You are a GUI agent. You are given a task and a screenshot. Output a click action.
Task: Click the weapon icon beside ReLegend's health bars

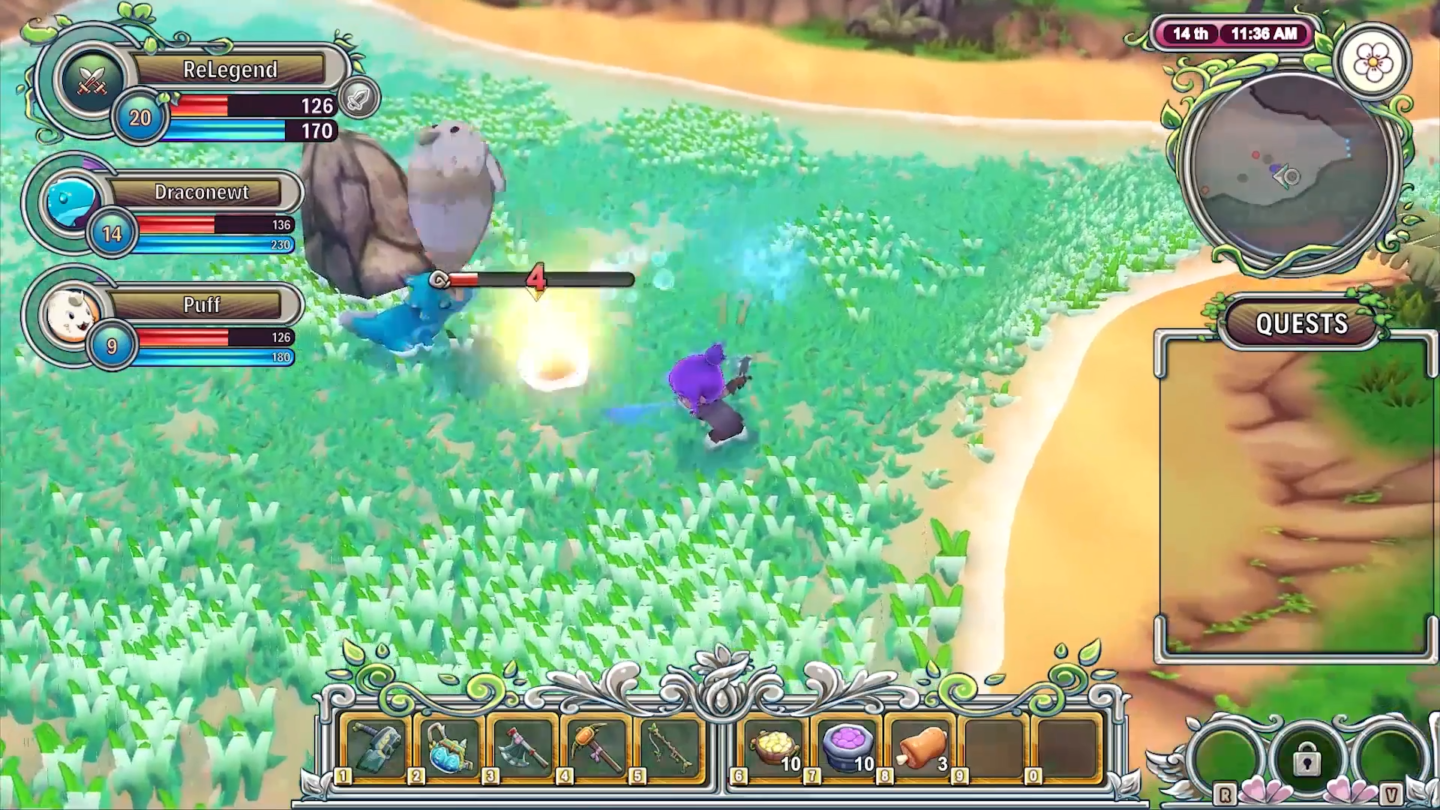click(363, 98)
